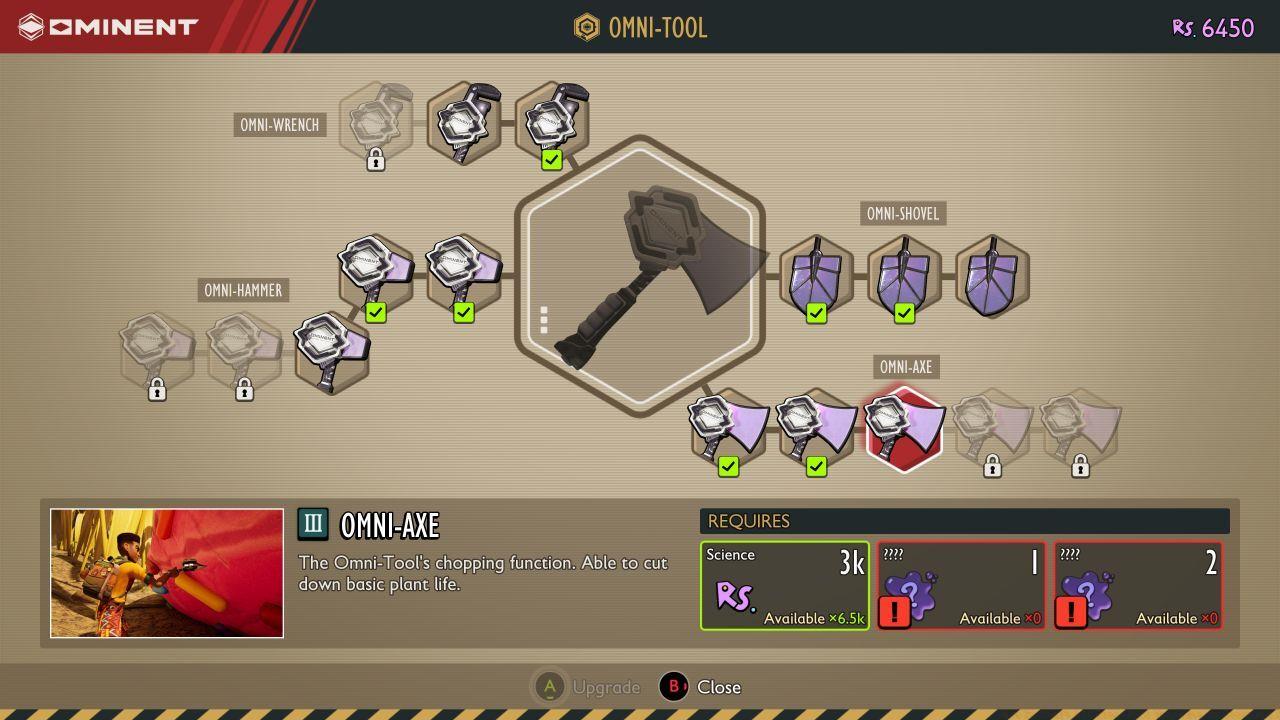This screenshot has width=1280, height=720.
Task: Select the first completed Omni-Axe upgrade
Action: click(728, 427)
